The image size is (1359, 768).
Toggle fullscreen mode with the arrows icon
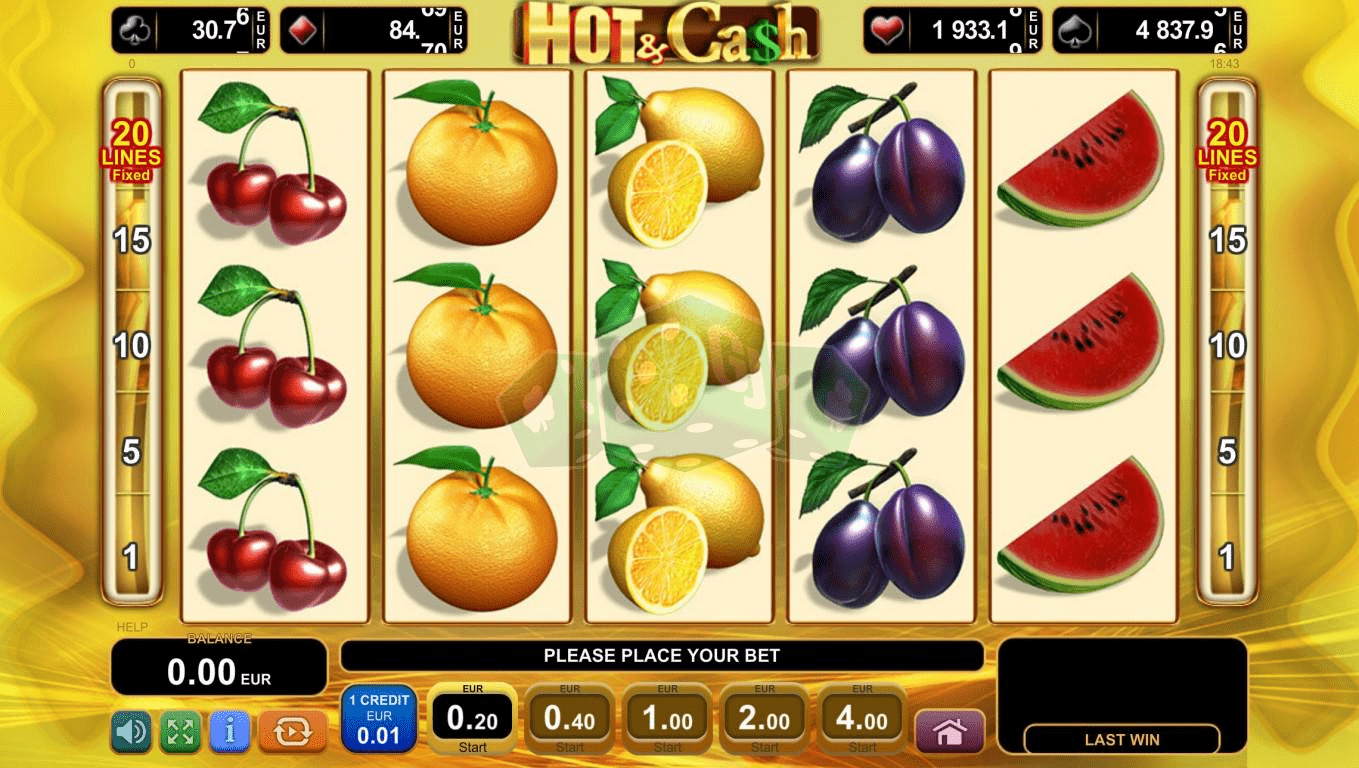pyautogui.click(x=180, y=732)
